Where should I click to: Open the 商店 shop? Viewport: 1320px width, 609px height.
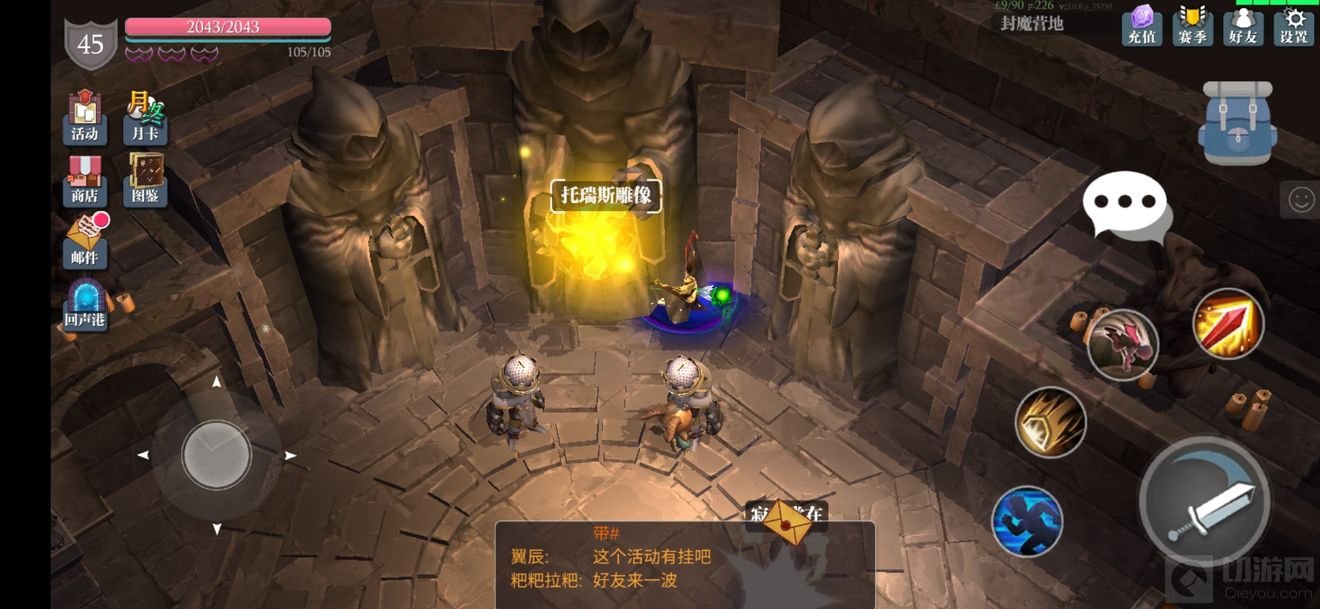tap(85, 181)
